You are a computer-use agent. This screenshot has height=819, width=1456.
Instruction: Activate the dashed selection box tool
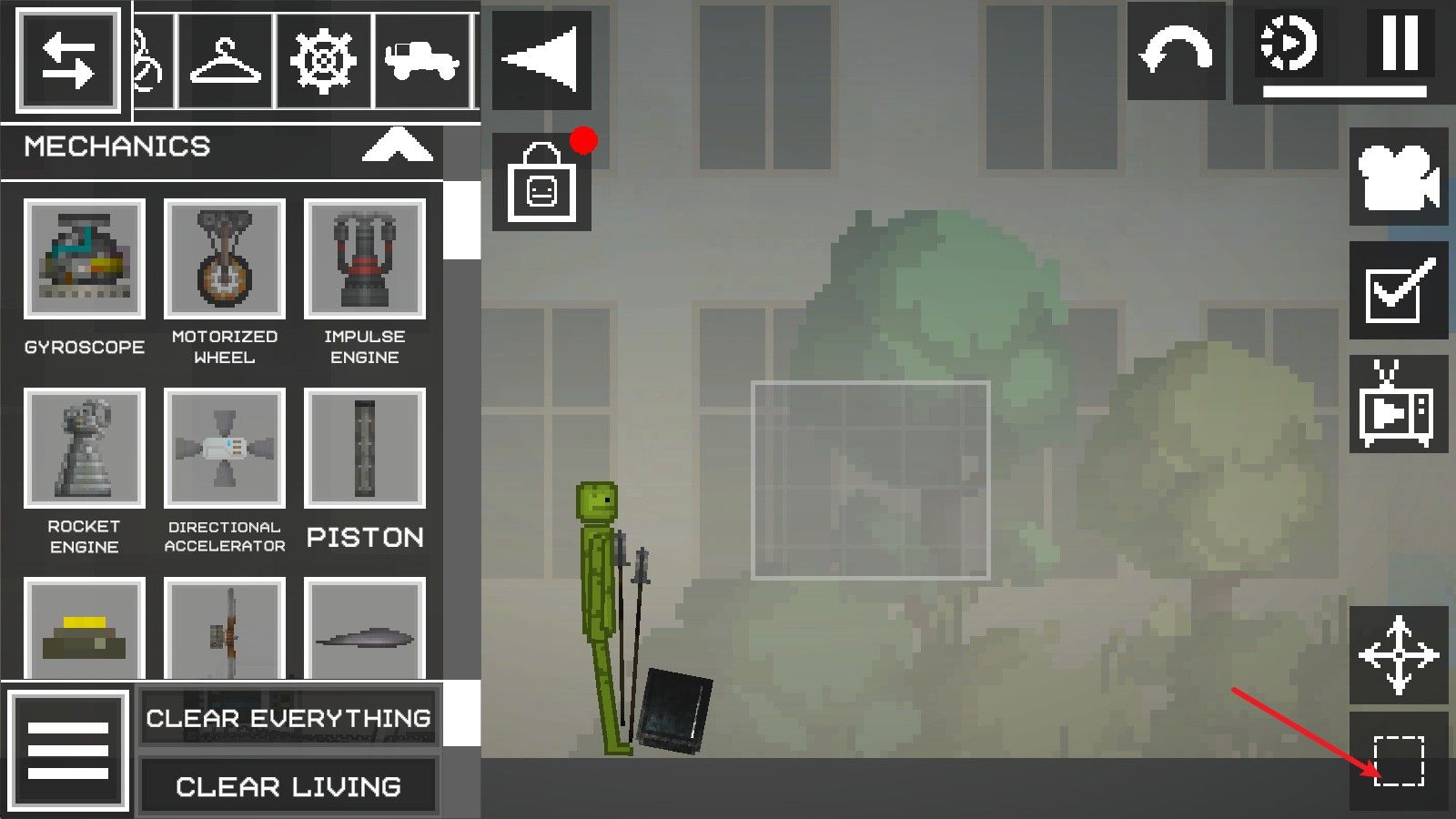click(x=1398, y=761)
